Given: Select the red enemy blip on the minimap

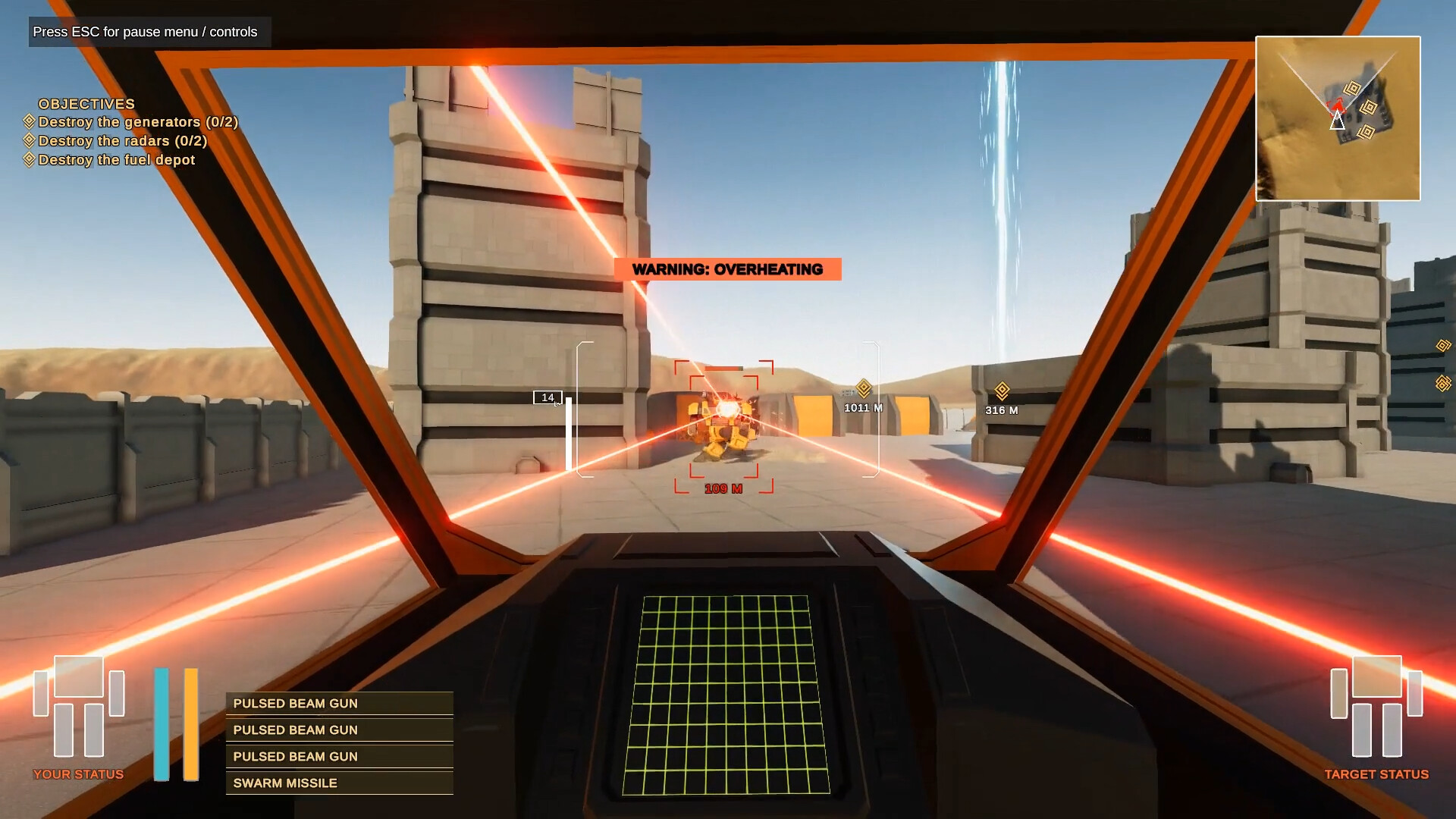Looking at the screenshot, I should (x=1337, y=105).
